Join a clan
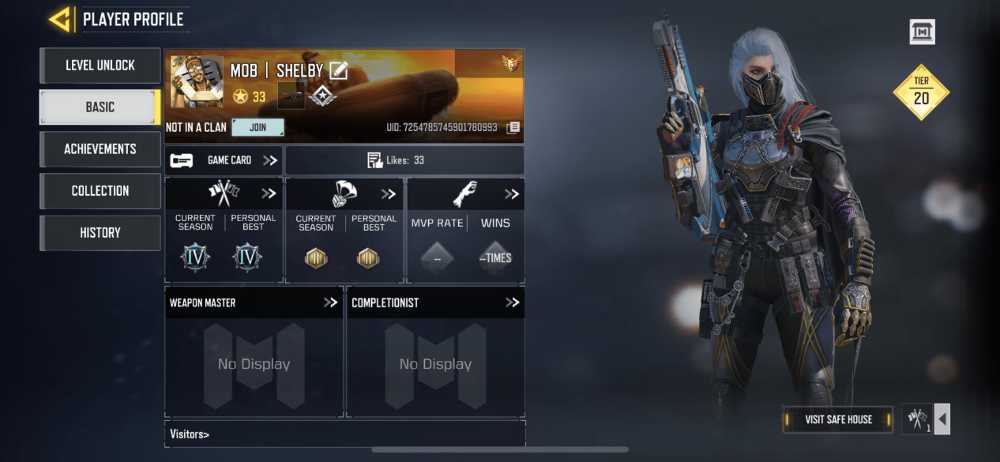1000x462 pixels. point(257,128)
